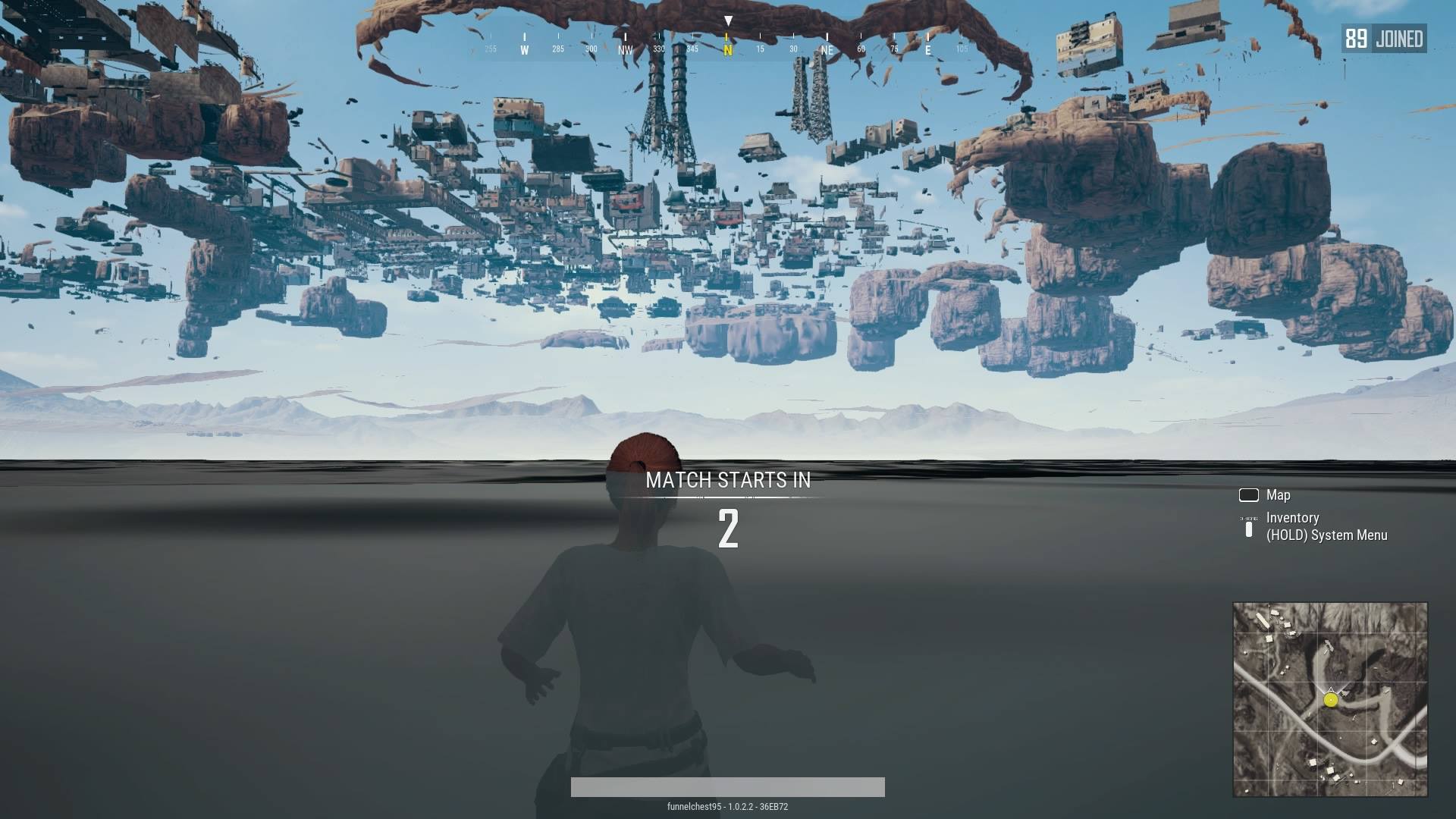1456x819 pixels.
Task: Click the white direction arrow above the compass
Action: tap(728, 20)
